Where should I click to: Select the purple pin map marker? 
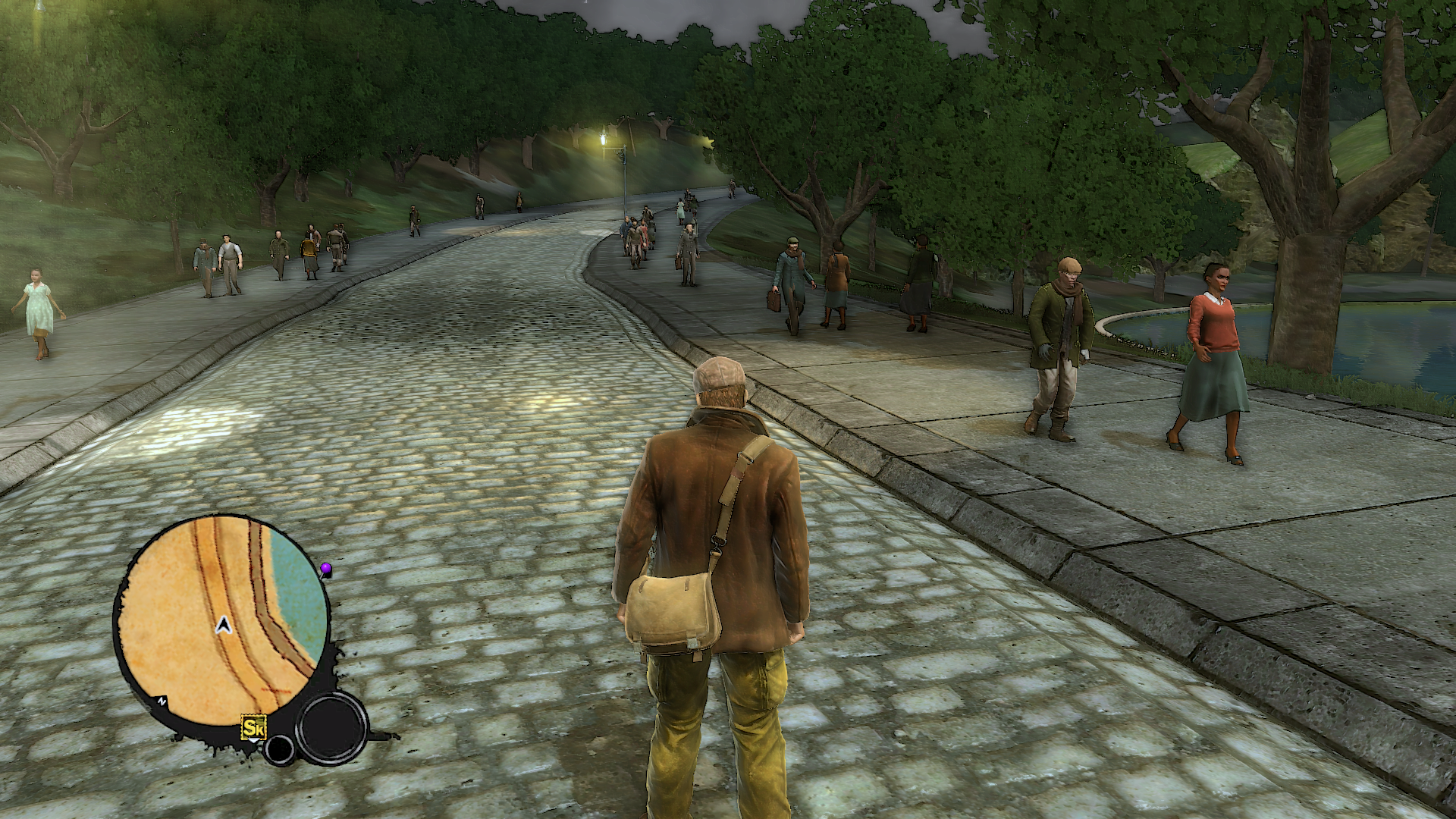[326, 568]
